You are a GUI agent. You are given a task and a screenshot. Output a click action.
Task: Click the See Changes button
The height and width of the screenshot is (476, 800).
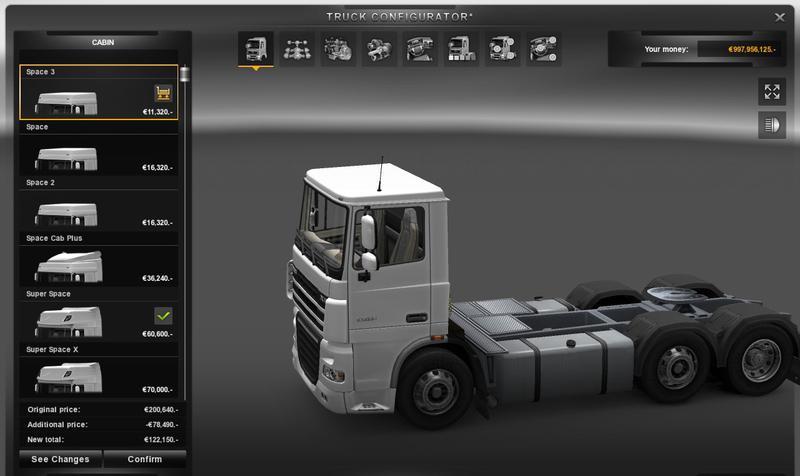(60, 460)
